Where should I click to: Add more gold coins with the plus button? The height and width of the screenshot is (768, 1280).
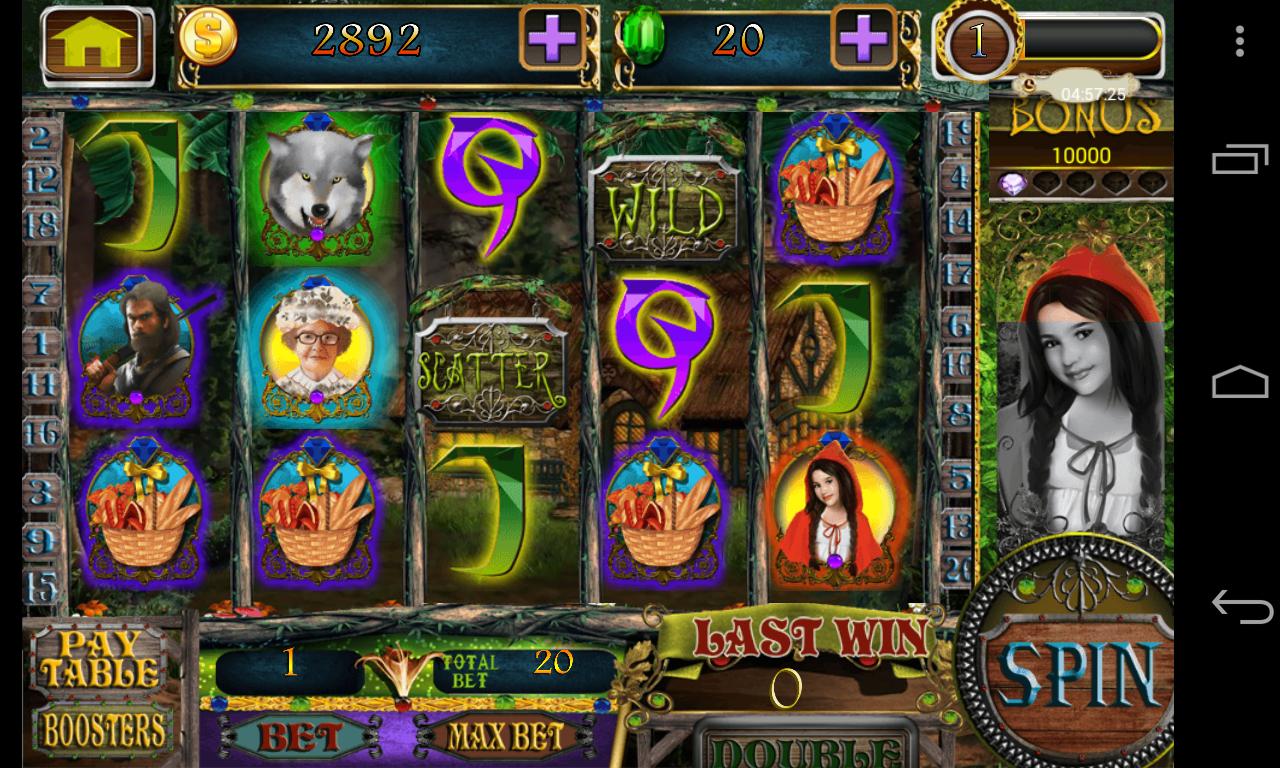(552, 41)
